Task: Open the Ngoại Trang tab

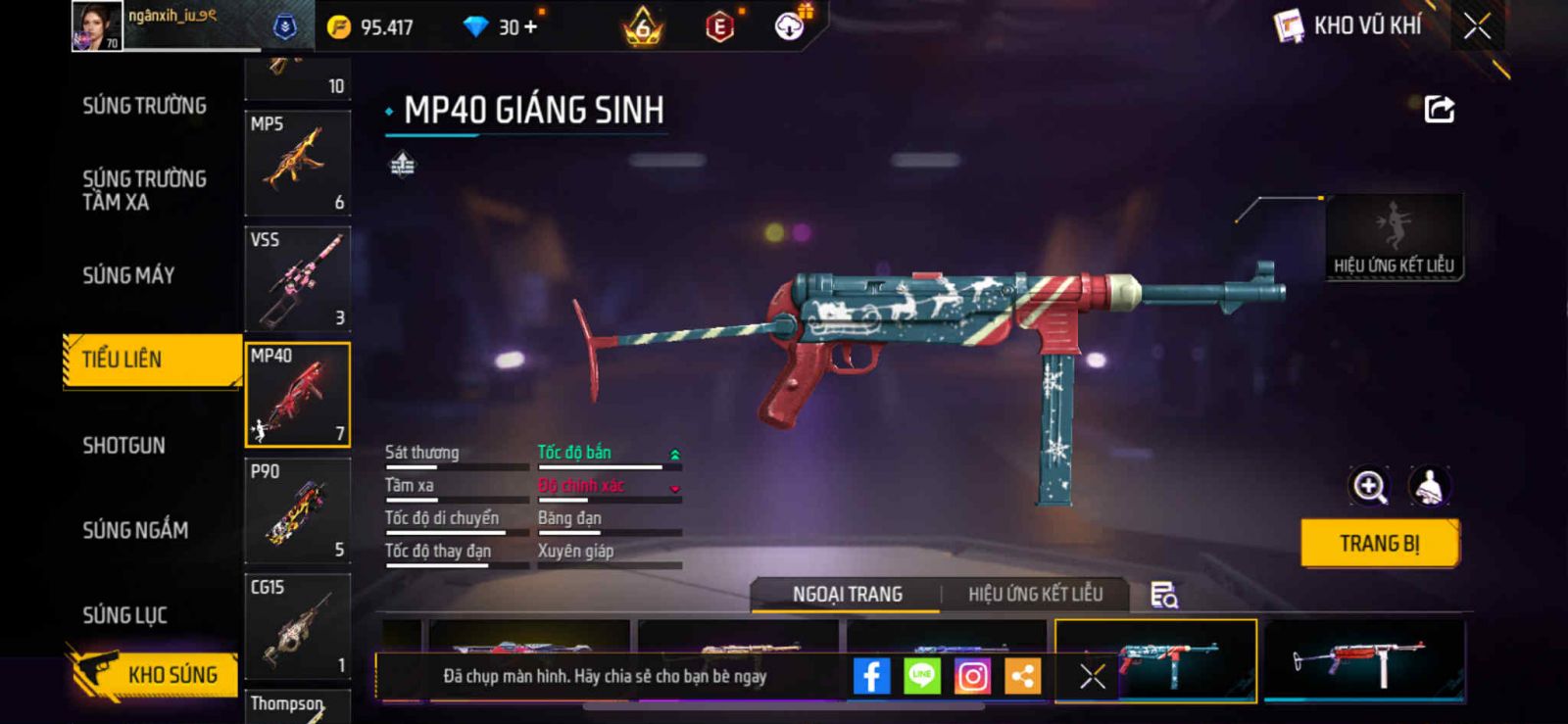Action: (848, 595)
